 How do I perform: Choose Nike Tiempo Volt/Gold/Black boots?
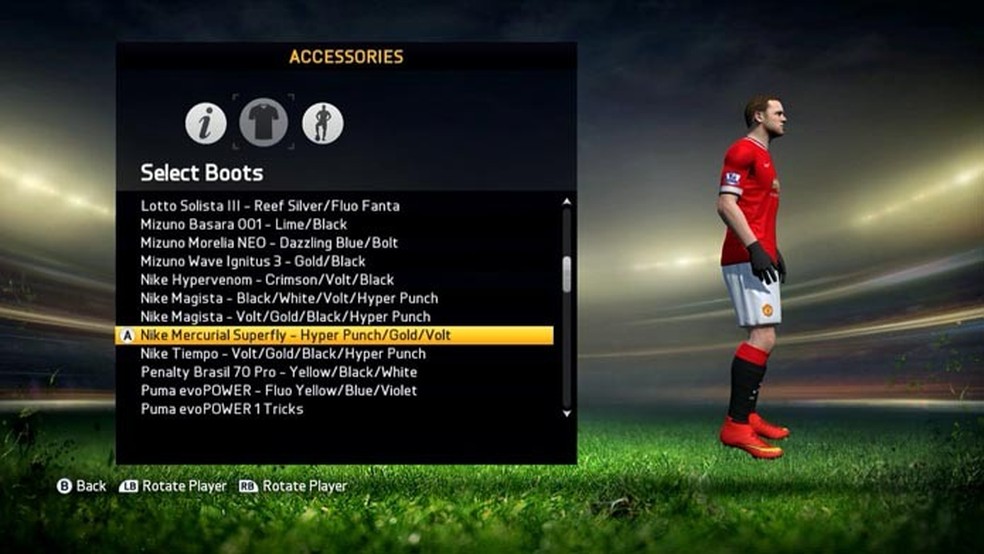click(283, 354)
